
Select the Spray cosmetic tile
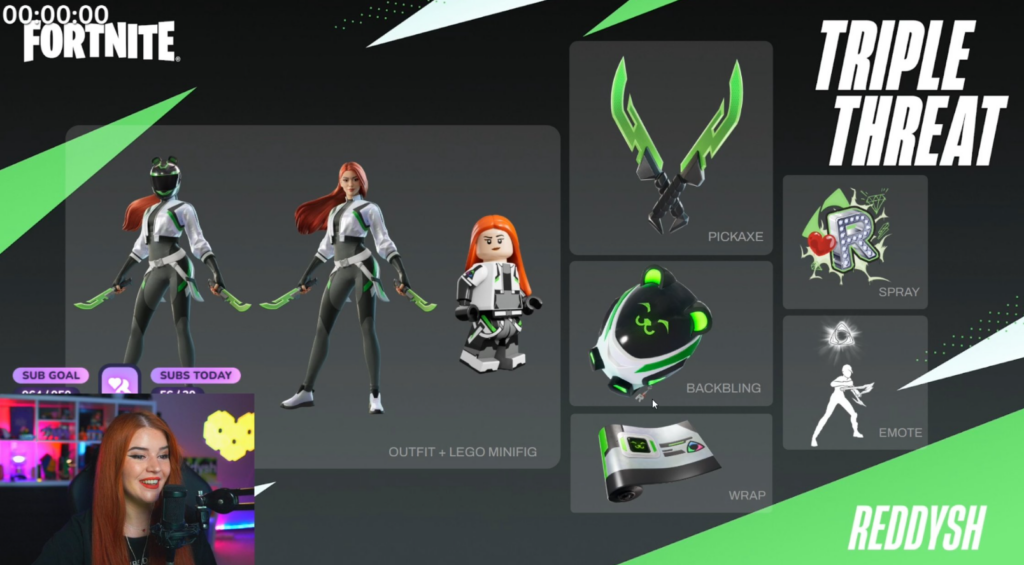click(854, 241)
